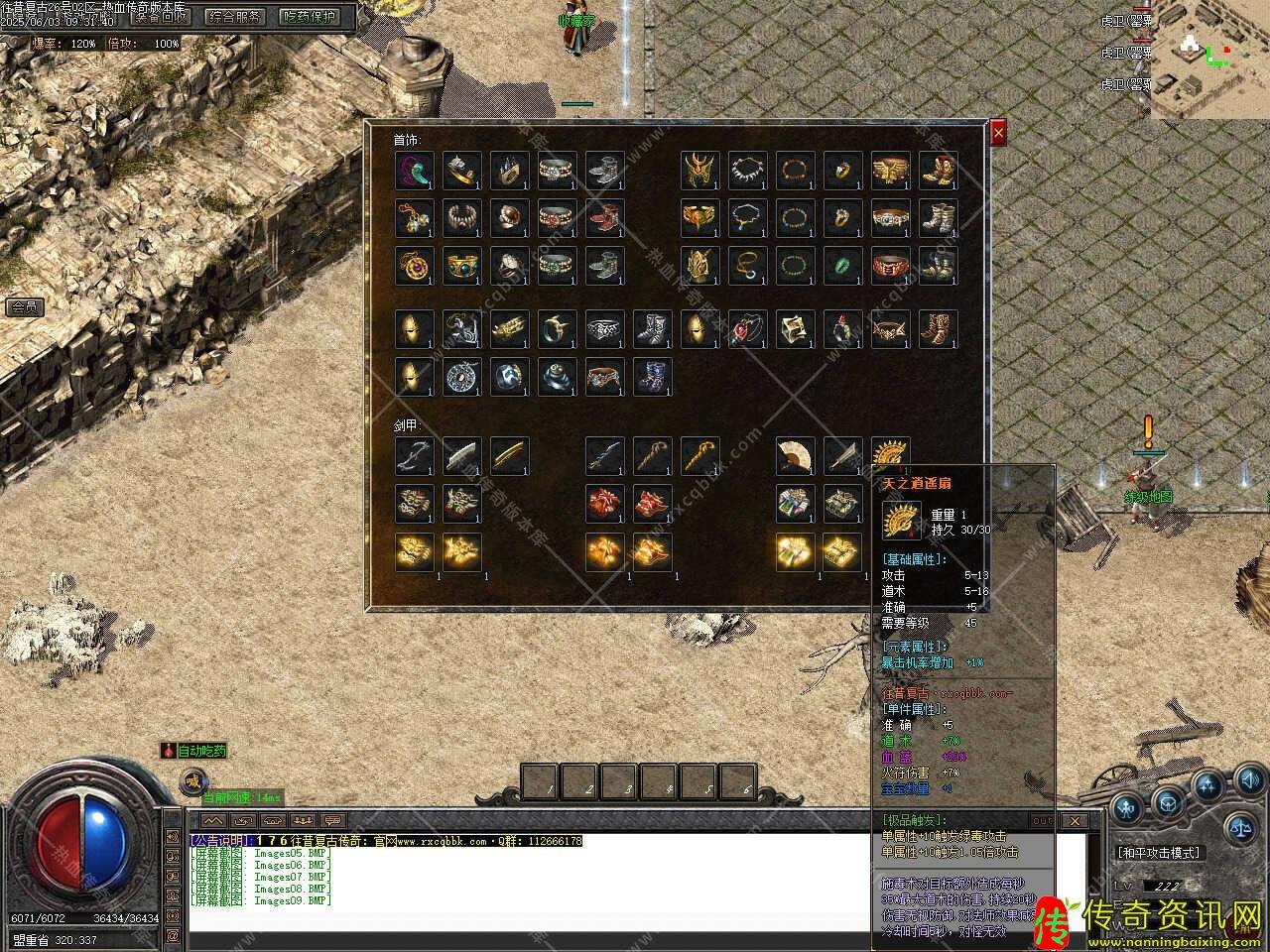Select the golden sun-ray fan weapon

891,456
